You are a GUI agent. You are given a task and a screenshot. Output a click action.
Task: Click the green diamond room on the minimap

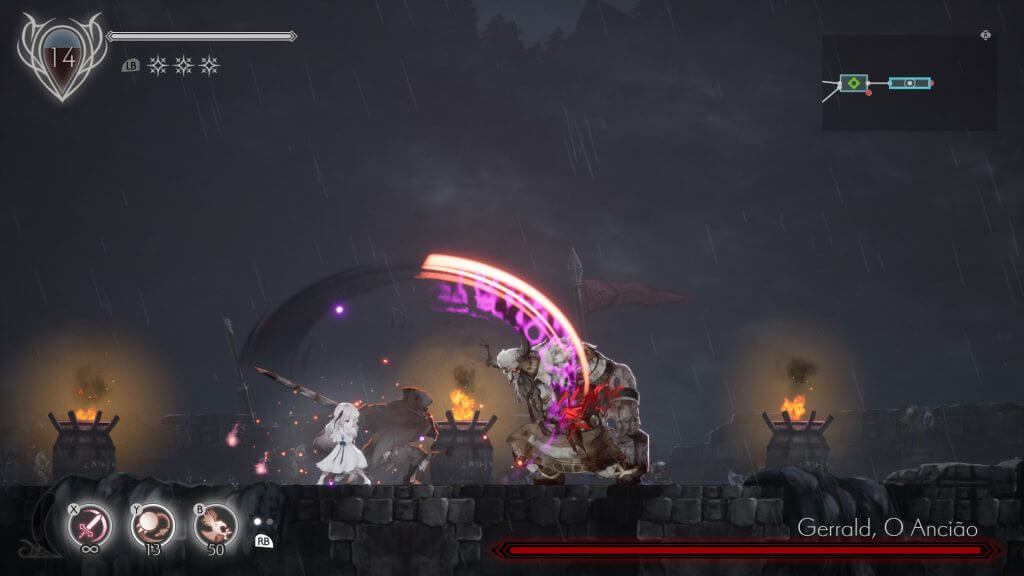point(853,83)
